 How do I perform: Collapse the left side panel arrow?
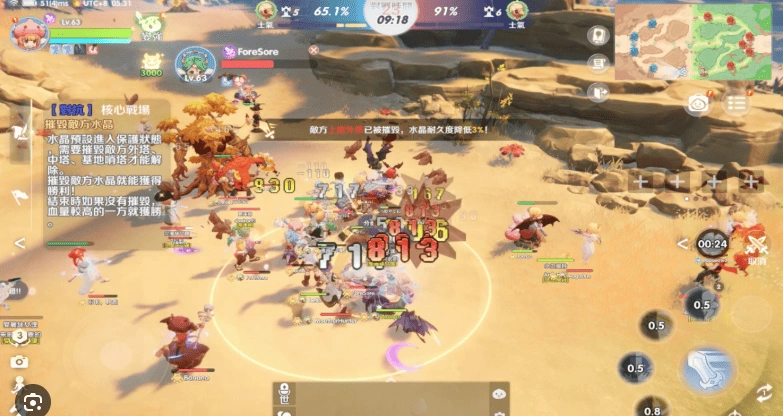[19, 243]
